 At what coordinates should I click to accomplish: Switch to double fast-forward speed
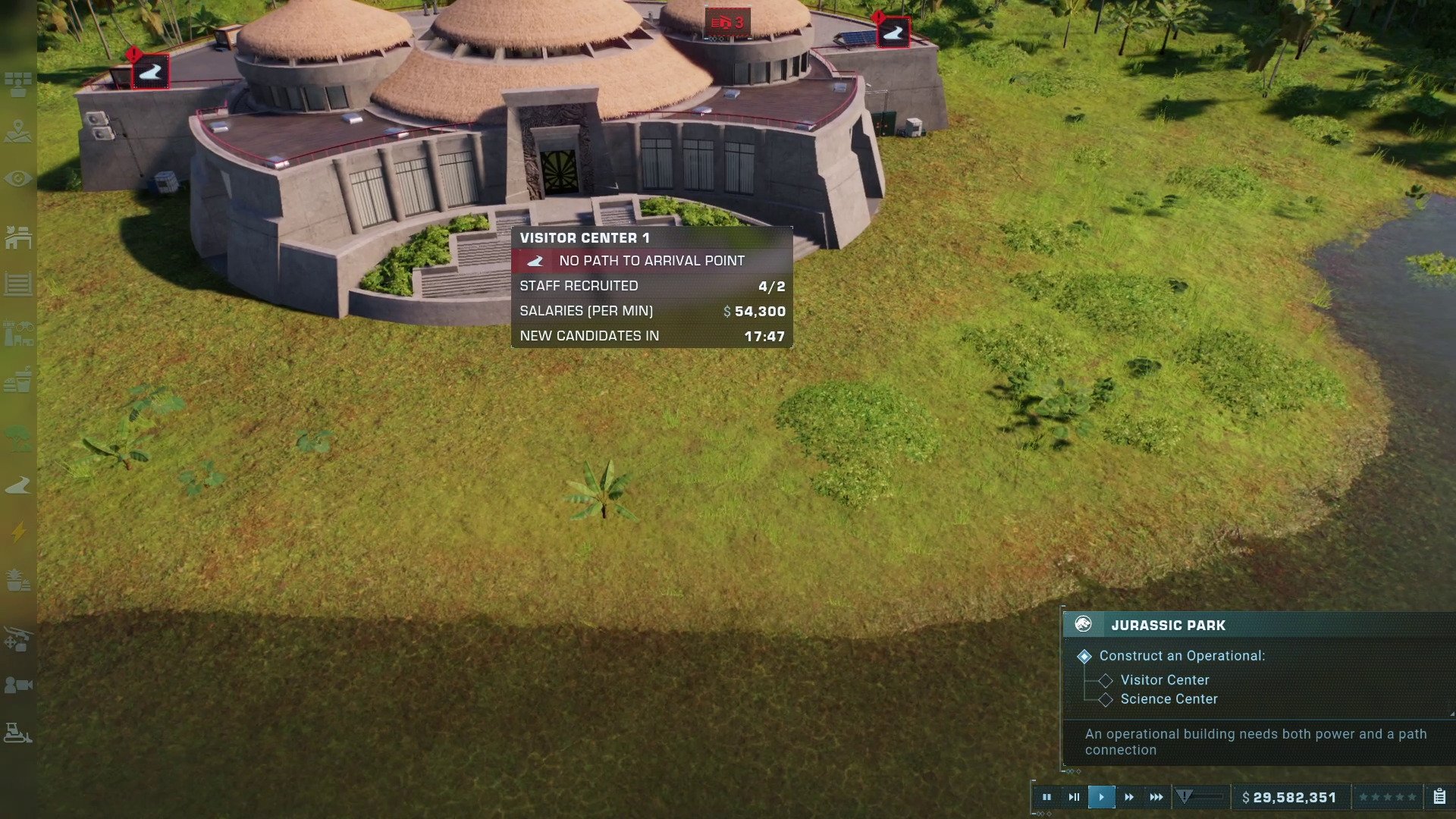[x=1129, y=797]
